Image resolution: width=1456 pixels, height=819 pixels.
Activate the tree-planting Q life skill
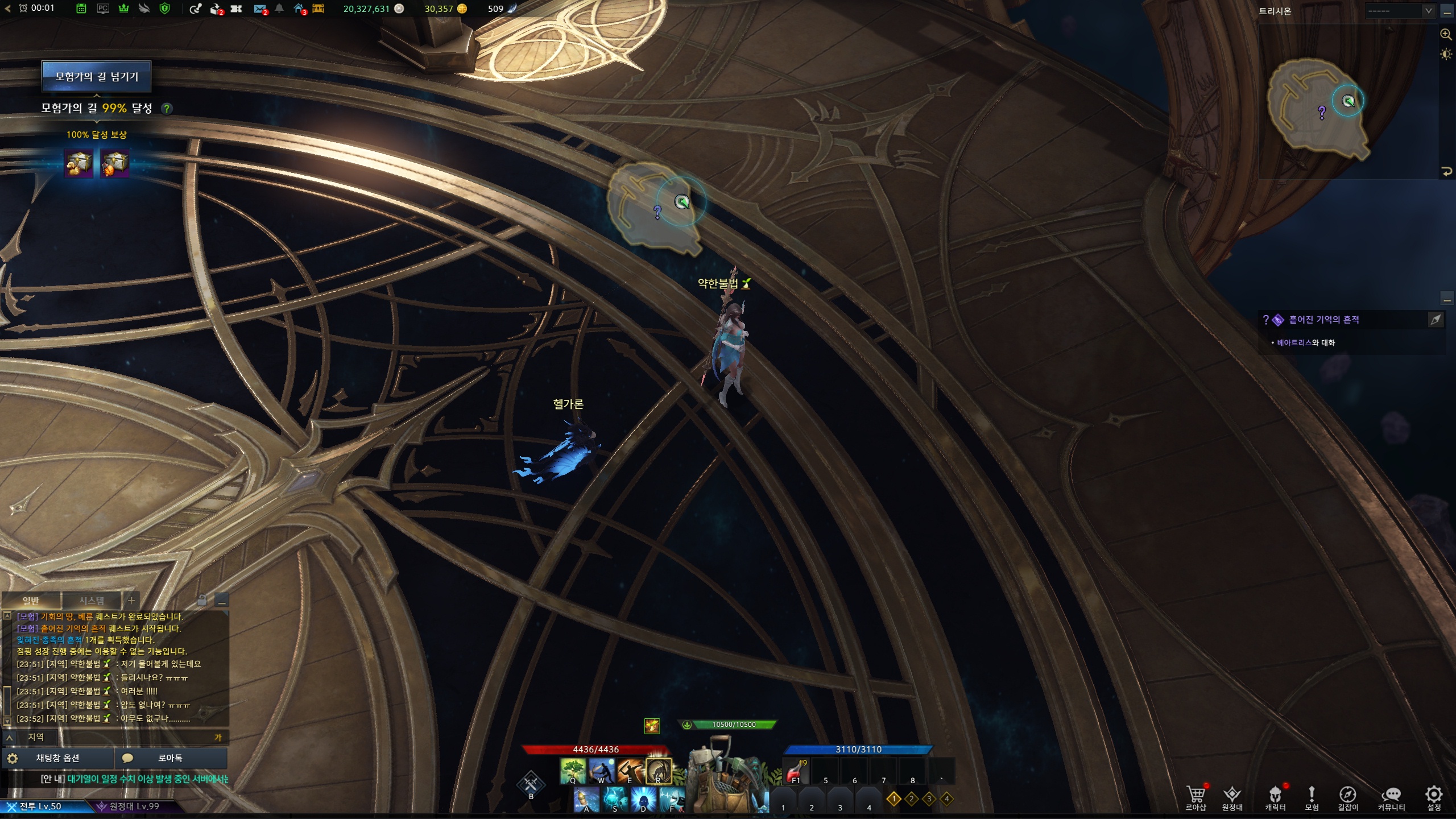coord(573,771)
